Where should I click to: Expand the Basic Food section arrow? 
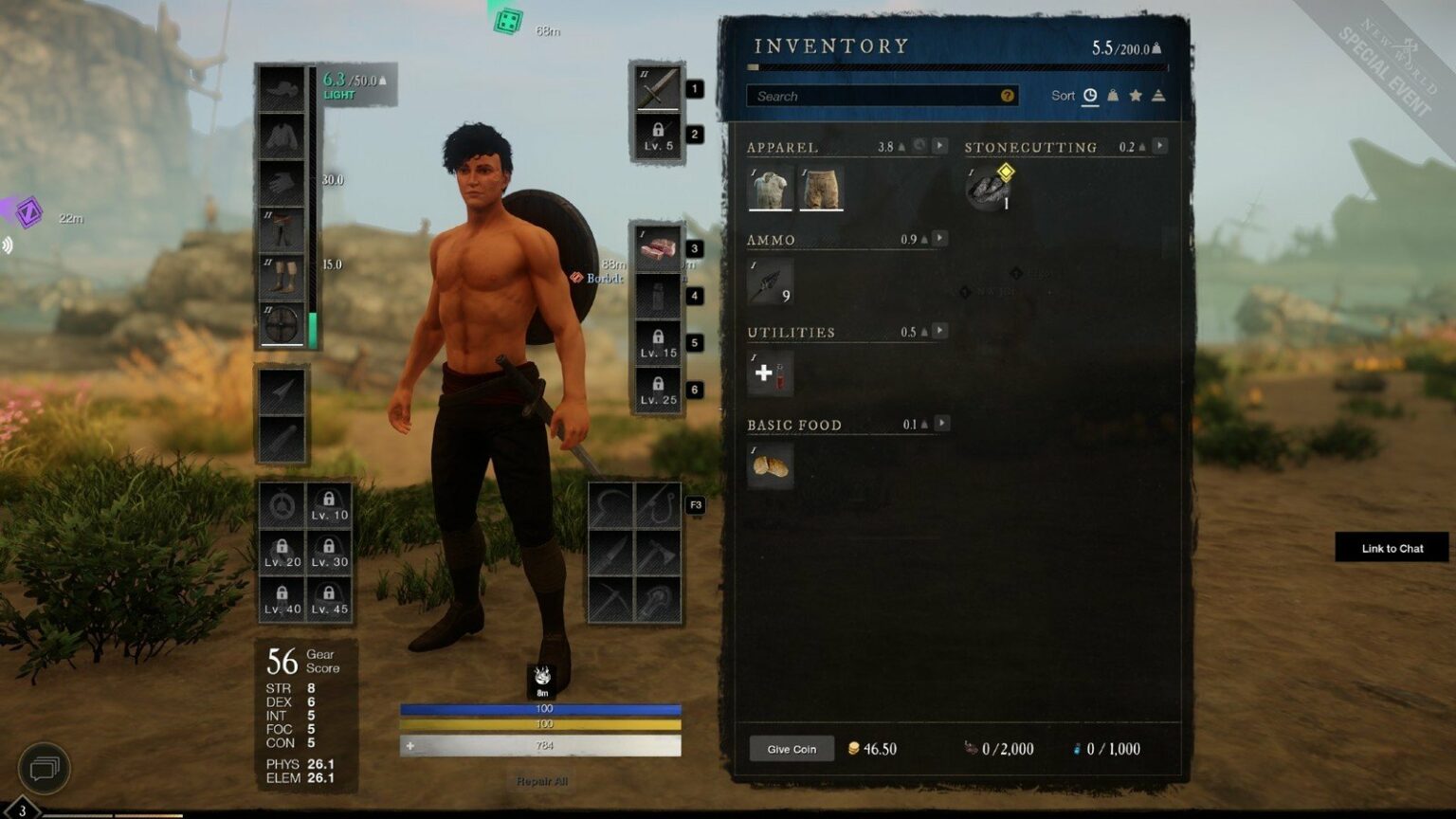[939, 424]
